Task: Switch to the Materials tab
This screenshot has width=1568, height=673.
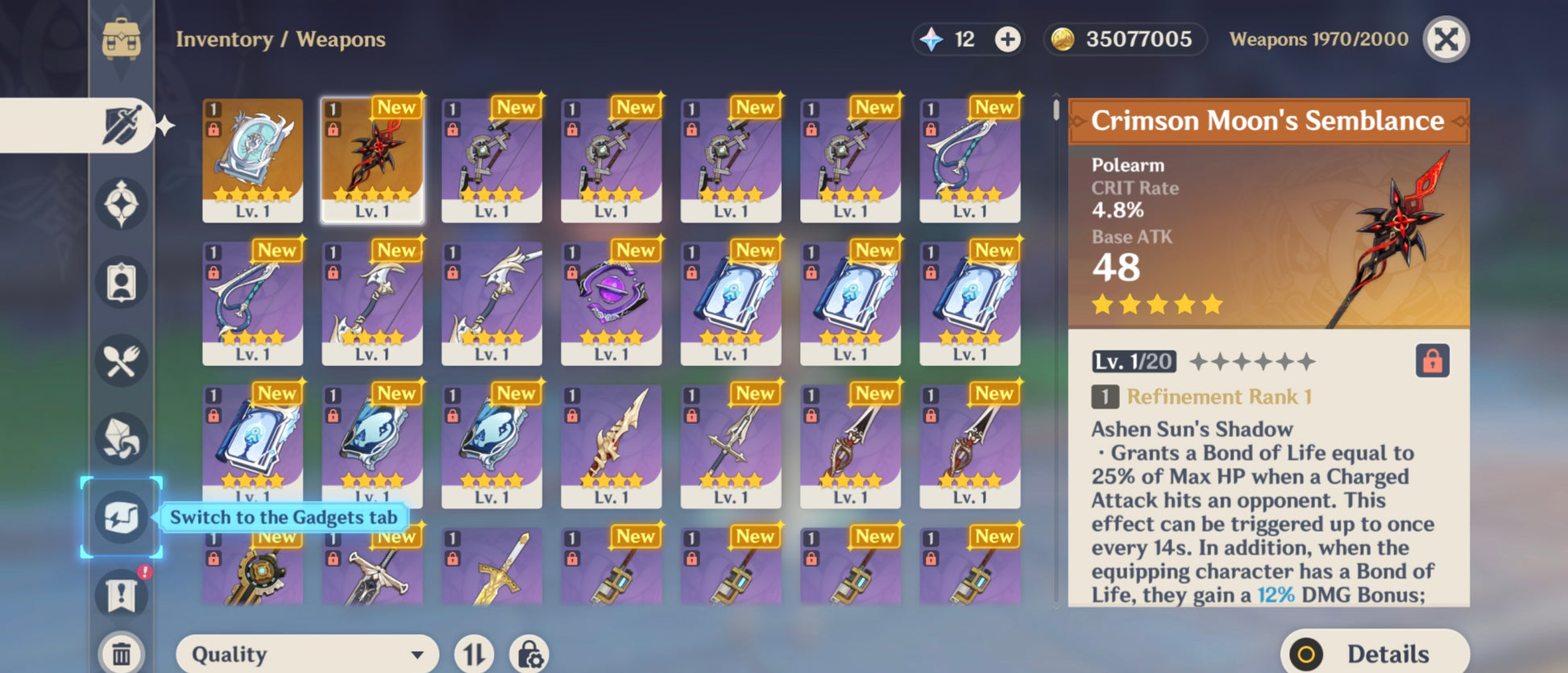Action: point(121,438)
